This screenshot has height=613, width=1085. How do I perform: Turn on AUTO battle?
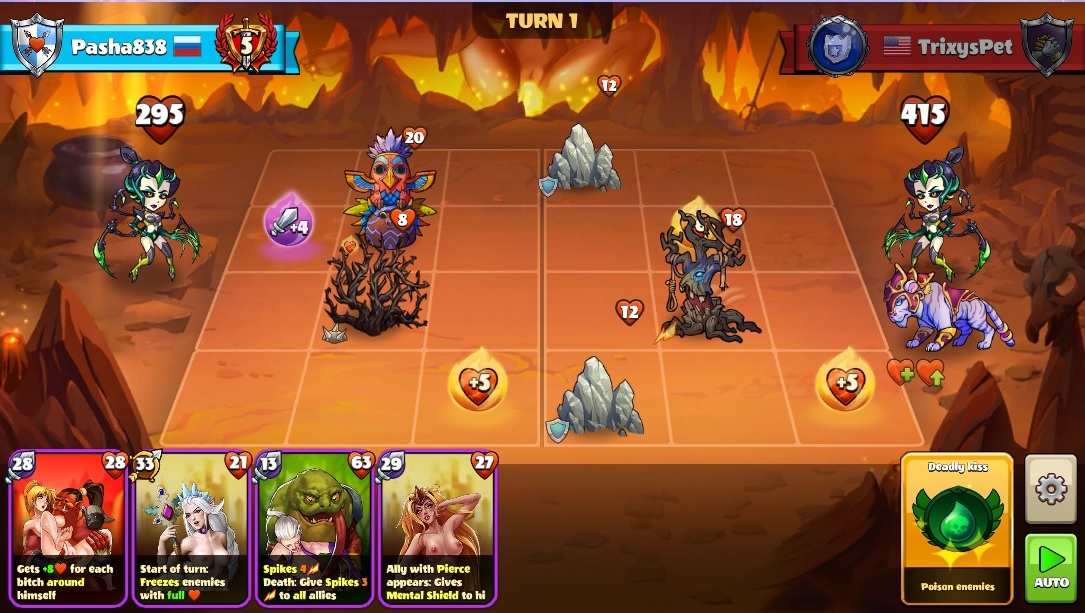coord(1050,567)
